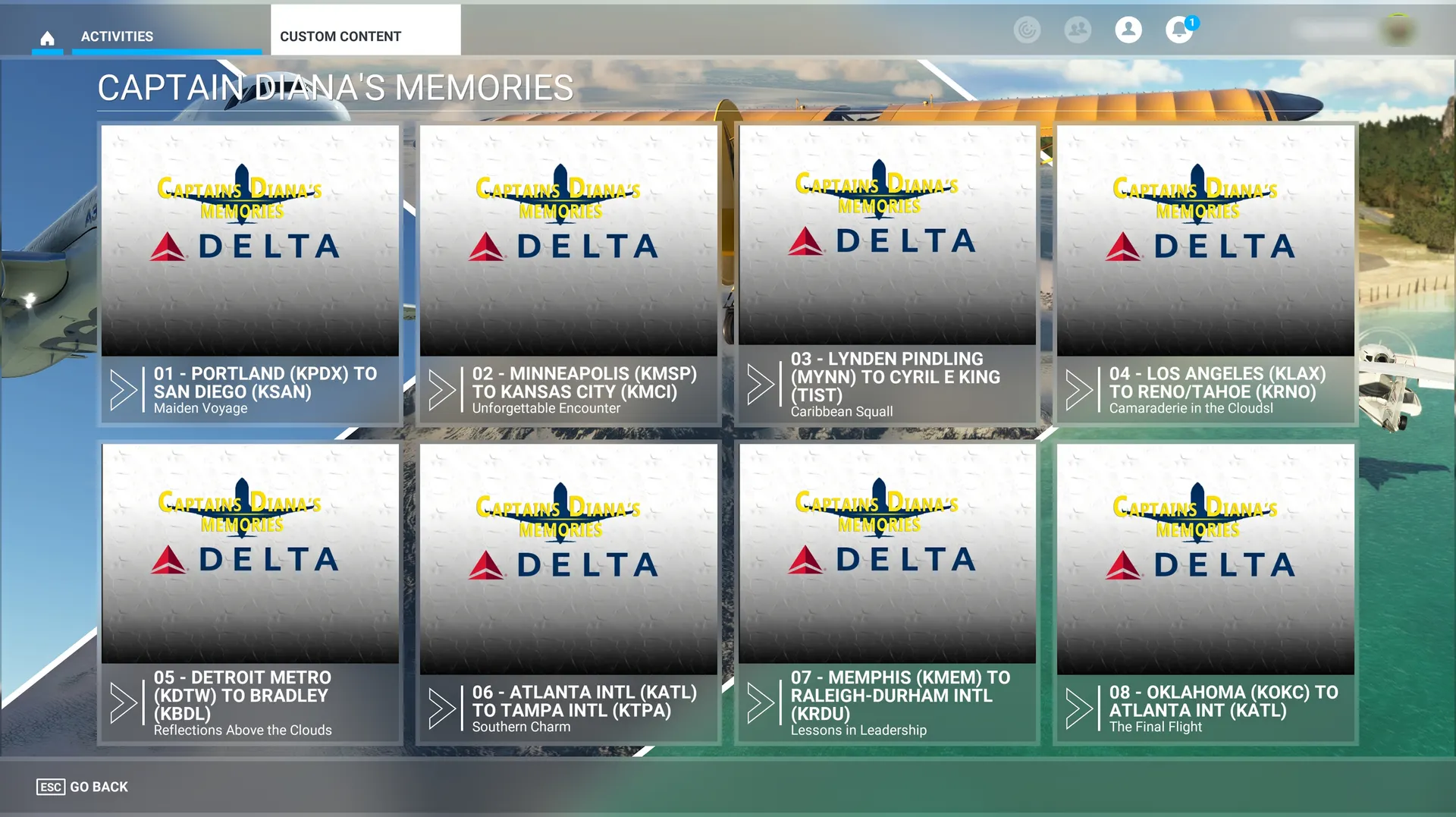The image size is (1456, 817).
Task: Open the Caribbean Squall mission tile
Action: (887, 274)
